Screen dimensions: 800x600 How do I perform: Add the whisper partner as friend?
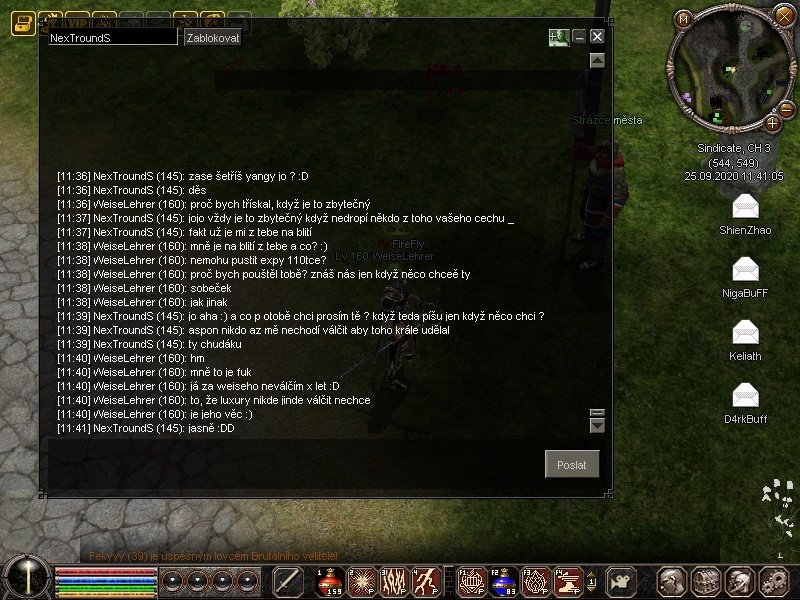click(558, 37)
